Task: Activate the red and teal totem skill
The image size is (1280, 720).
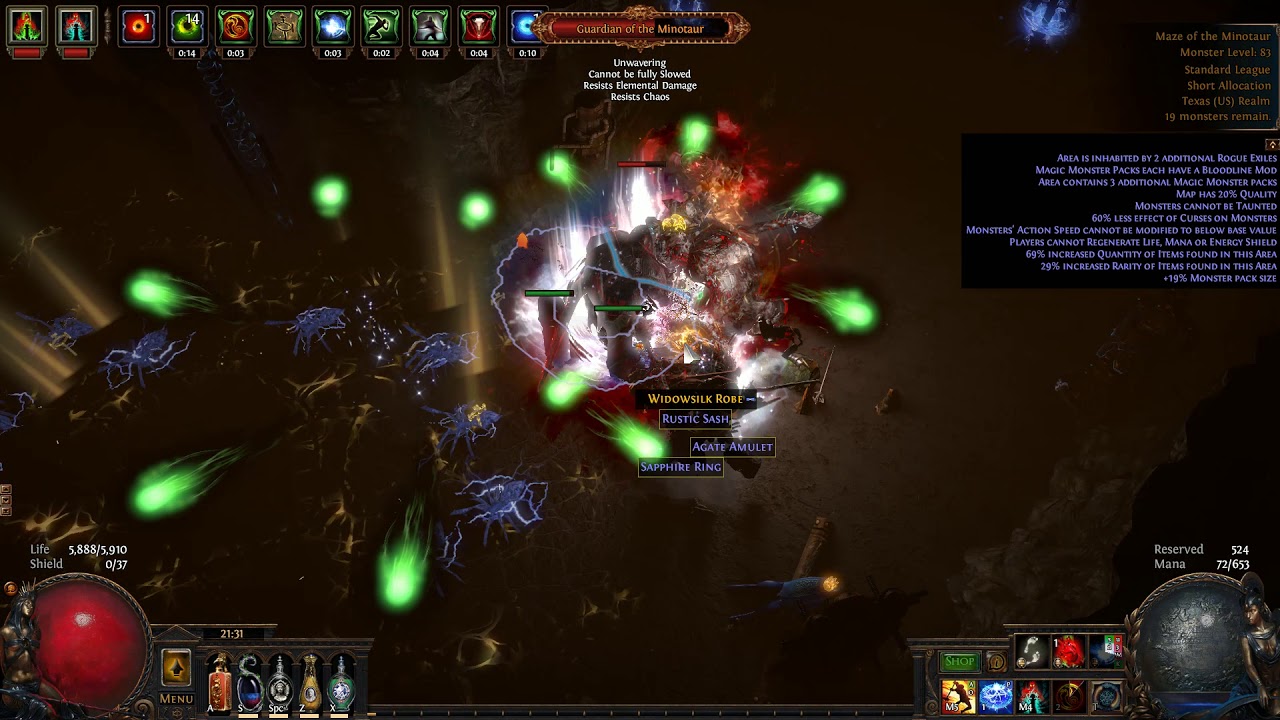Action: pyautogui.click(x=1032, y=696)
